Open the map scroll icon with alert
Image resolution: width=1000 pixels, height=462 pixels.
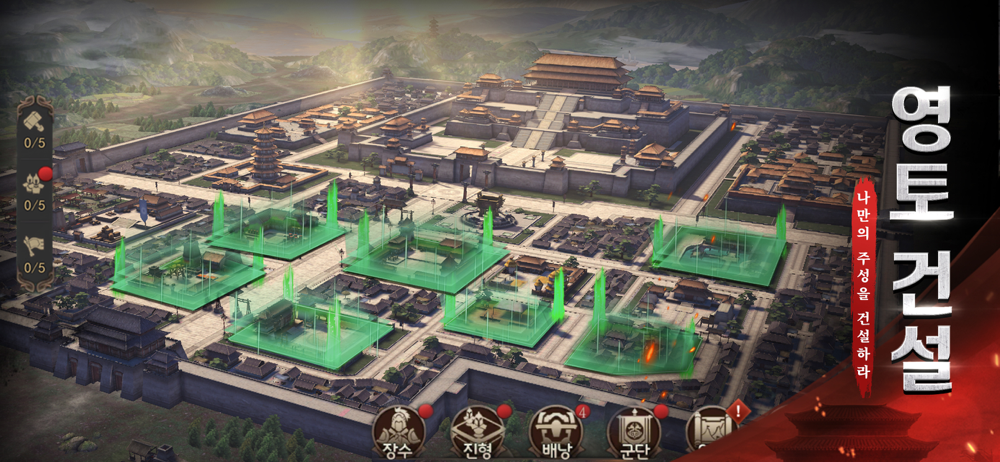(711, 428)
